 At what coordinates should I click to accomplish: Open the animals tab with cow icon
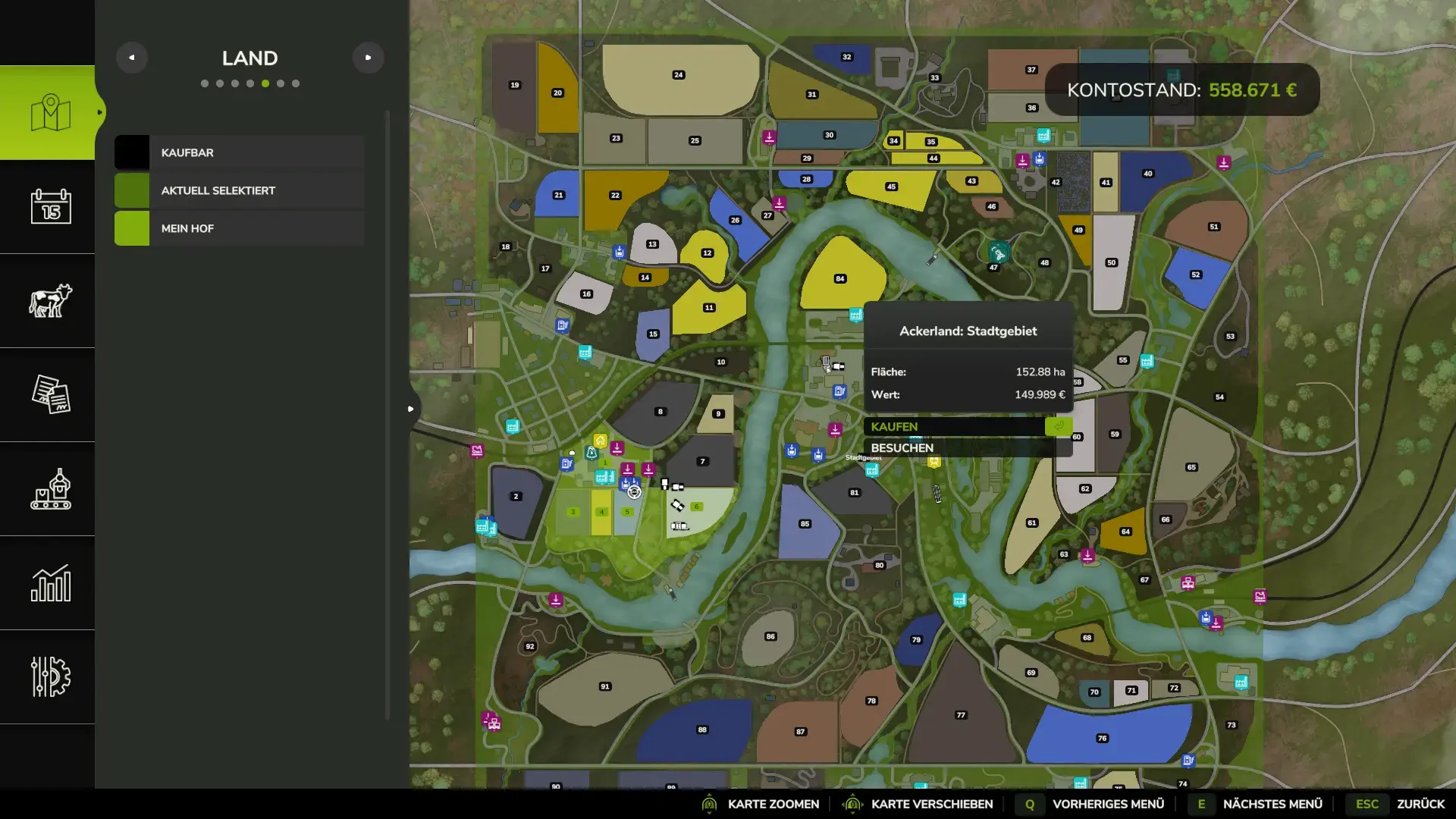click(x=50, y=300)
